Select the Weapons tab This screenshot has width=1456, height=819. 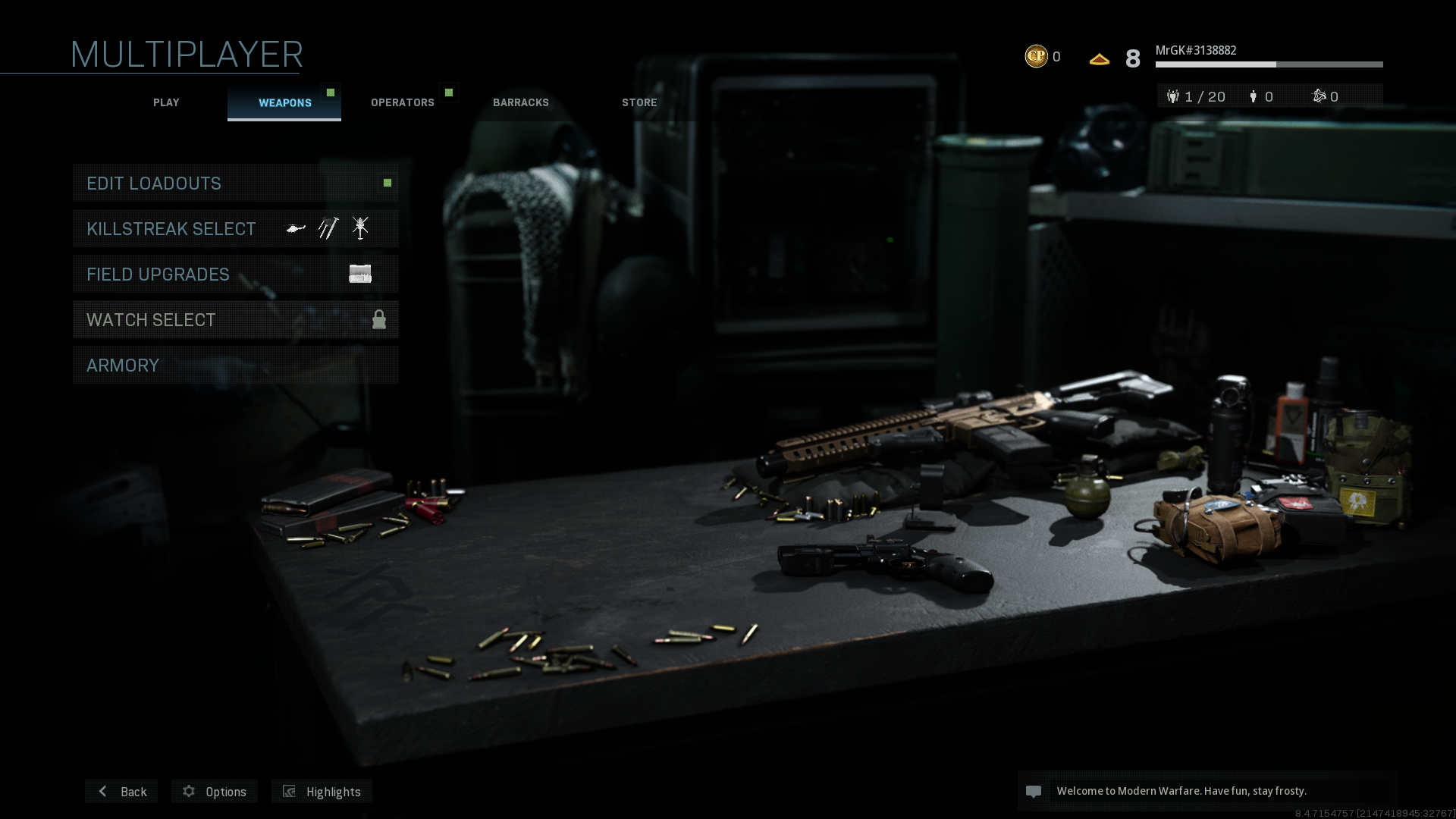pyautogui.click(x=284, y=102)
